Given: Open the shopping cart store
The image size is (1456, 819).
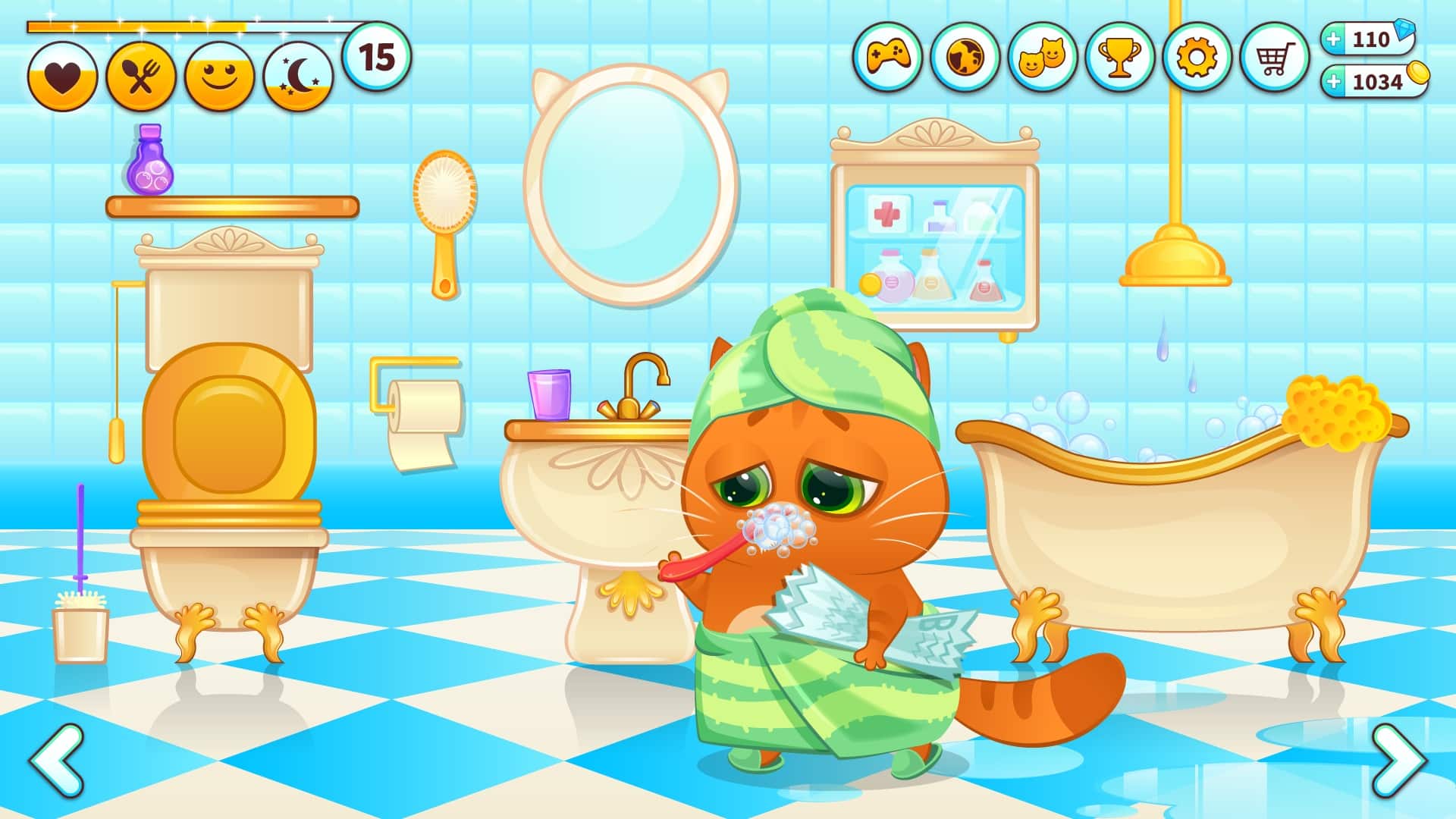Looking at the screenshot, I should [1275, 58].
